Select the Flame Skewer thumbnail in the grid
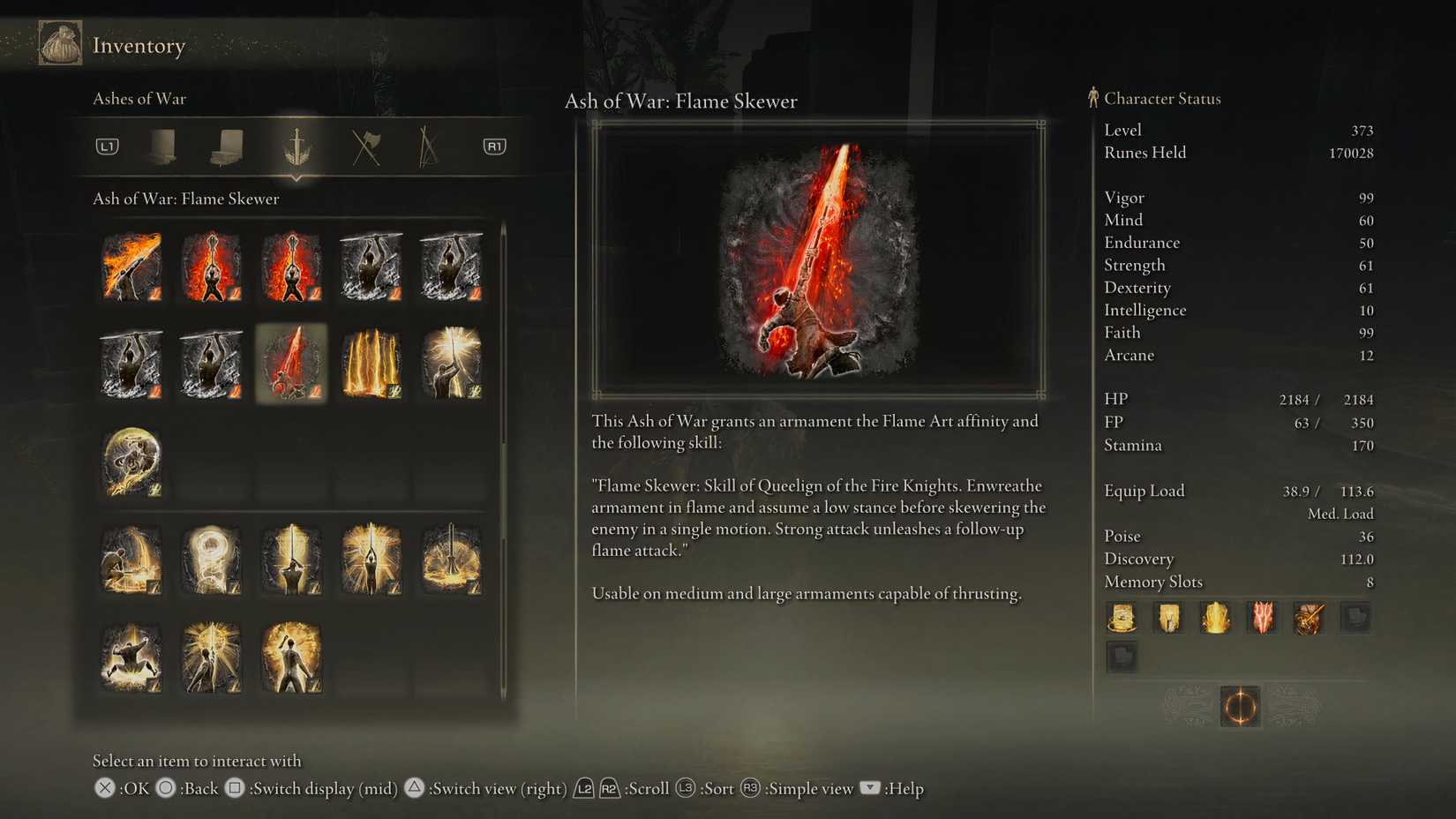Viewport: 1456px width, 819px height. [x=291, y=363]
